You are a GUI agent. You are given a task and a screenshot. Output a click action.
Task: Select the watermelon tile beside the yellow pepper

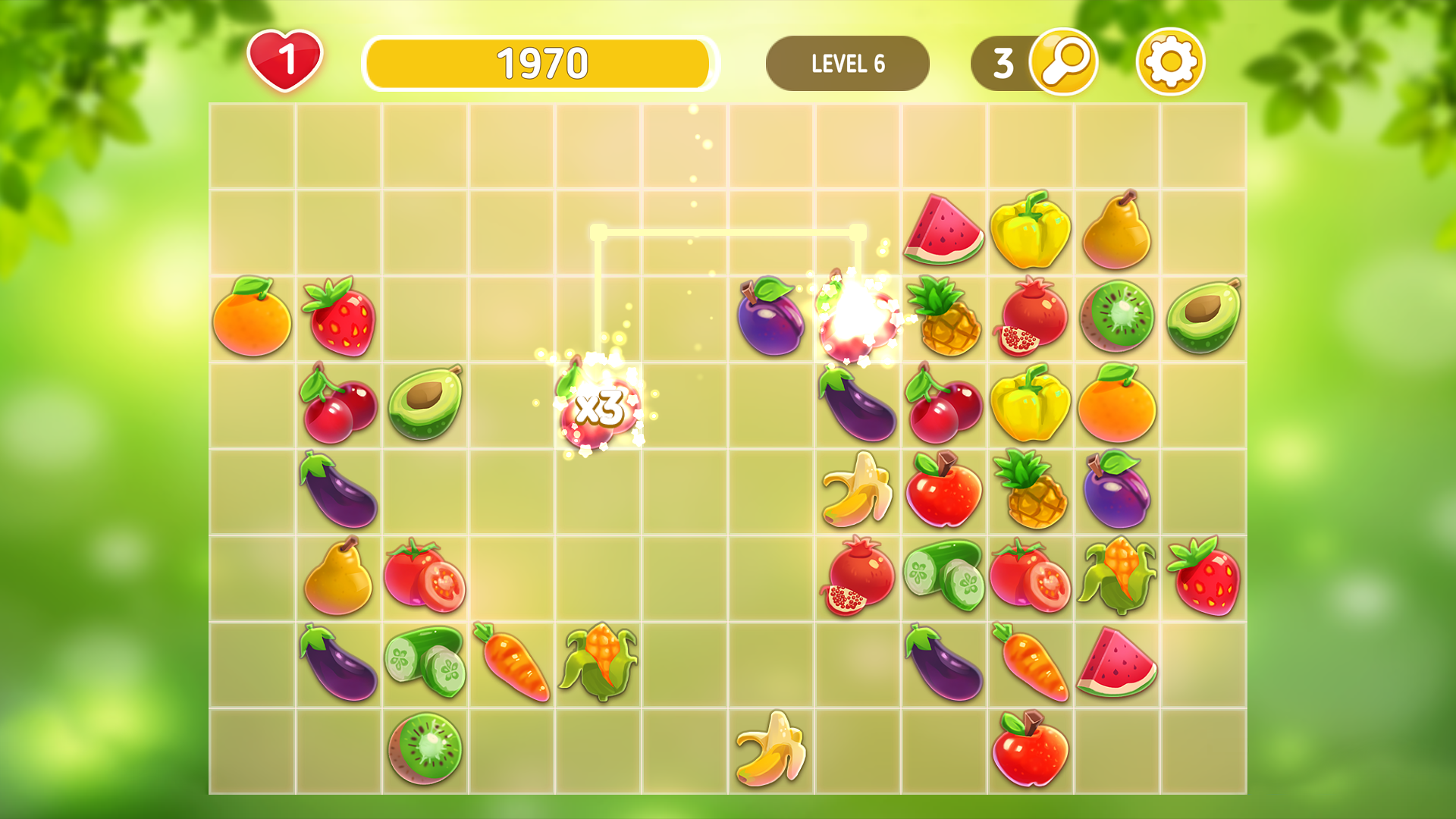click(x=943, y=231)
